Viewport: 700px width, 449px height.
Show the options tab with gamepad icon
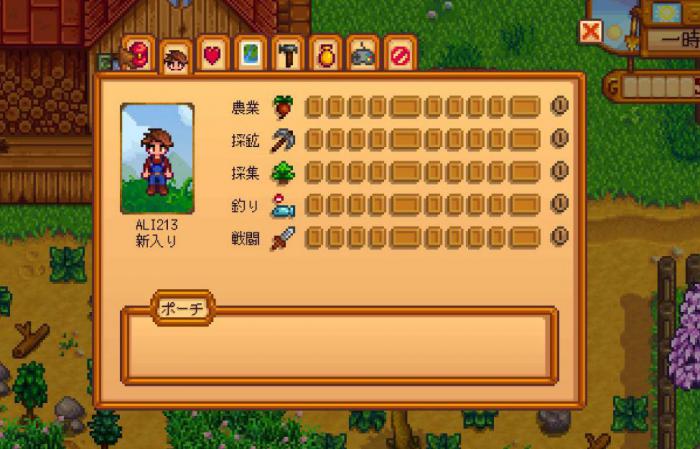(362, 55)
